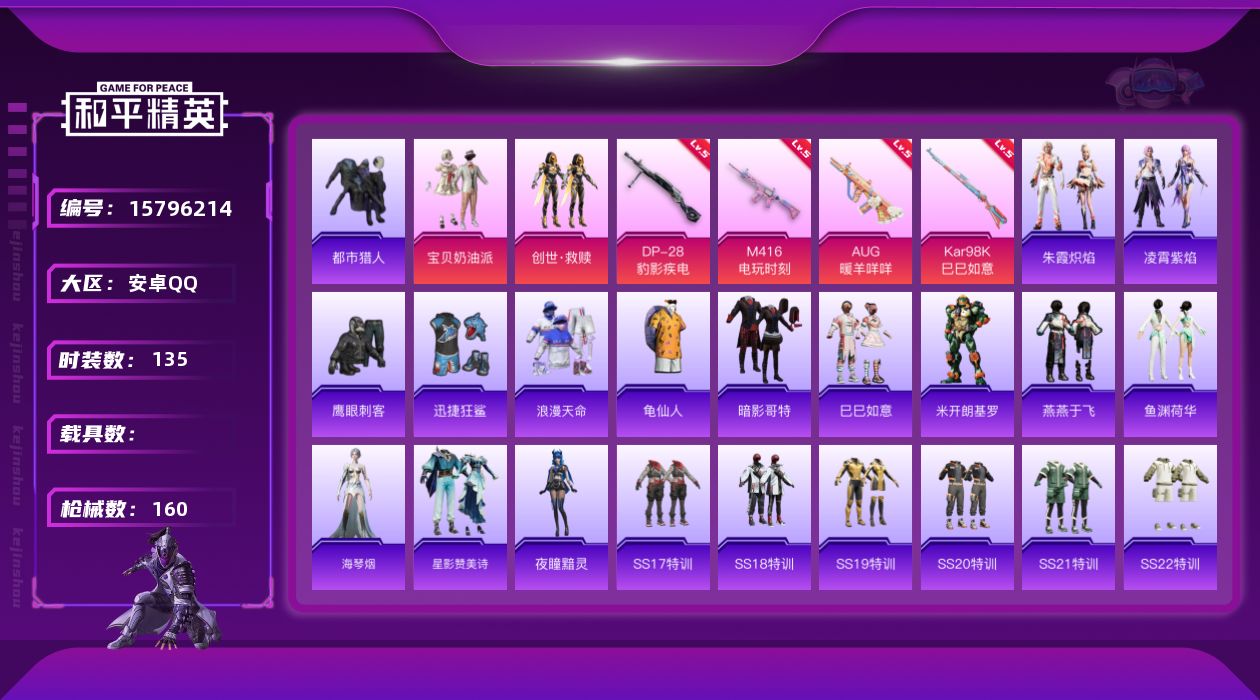Click the M416 电玩时刻 weapon card
1260x700 pixels.
(x=764, y=211)
